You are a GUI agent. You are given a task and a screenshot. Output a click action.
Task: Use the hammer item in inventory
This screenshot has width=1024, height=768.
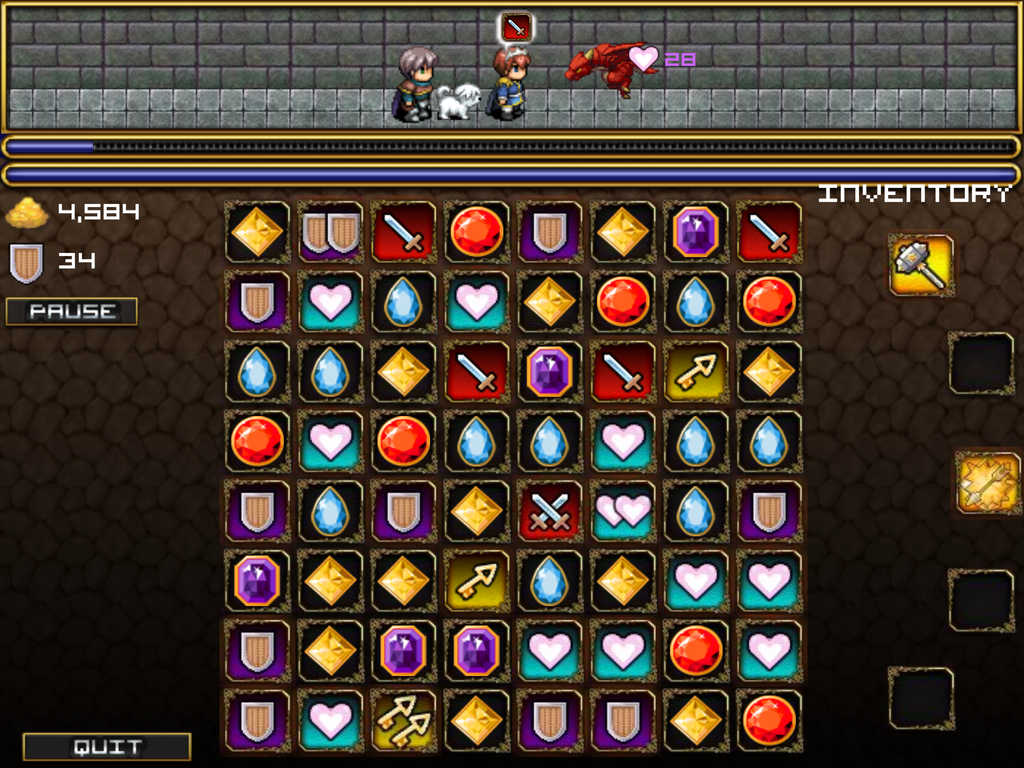[x=921, y=265]
